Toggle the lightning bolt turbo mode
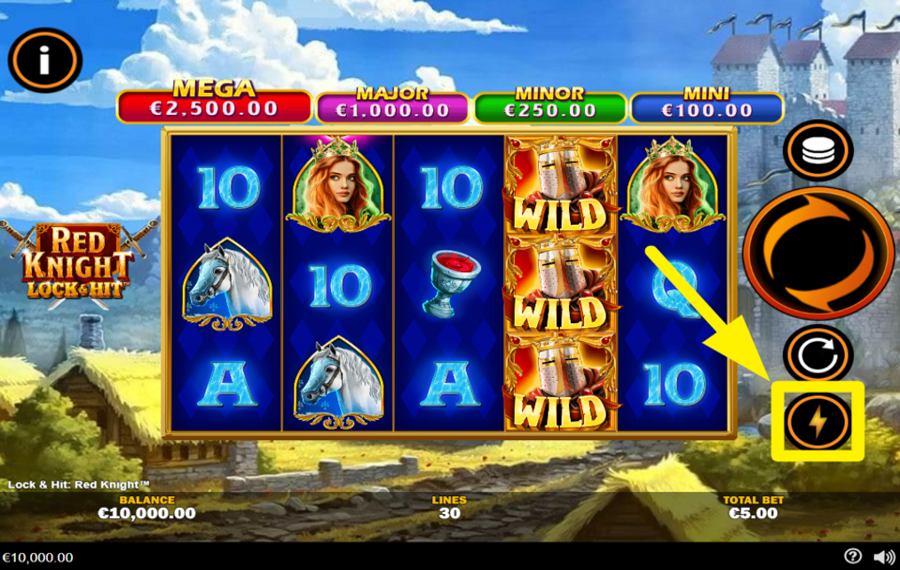Screen dimensions: 900x570 click(x=818, y=422)
